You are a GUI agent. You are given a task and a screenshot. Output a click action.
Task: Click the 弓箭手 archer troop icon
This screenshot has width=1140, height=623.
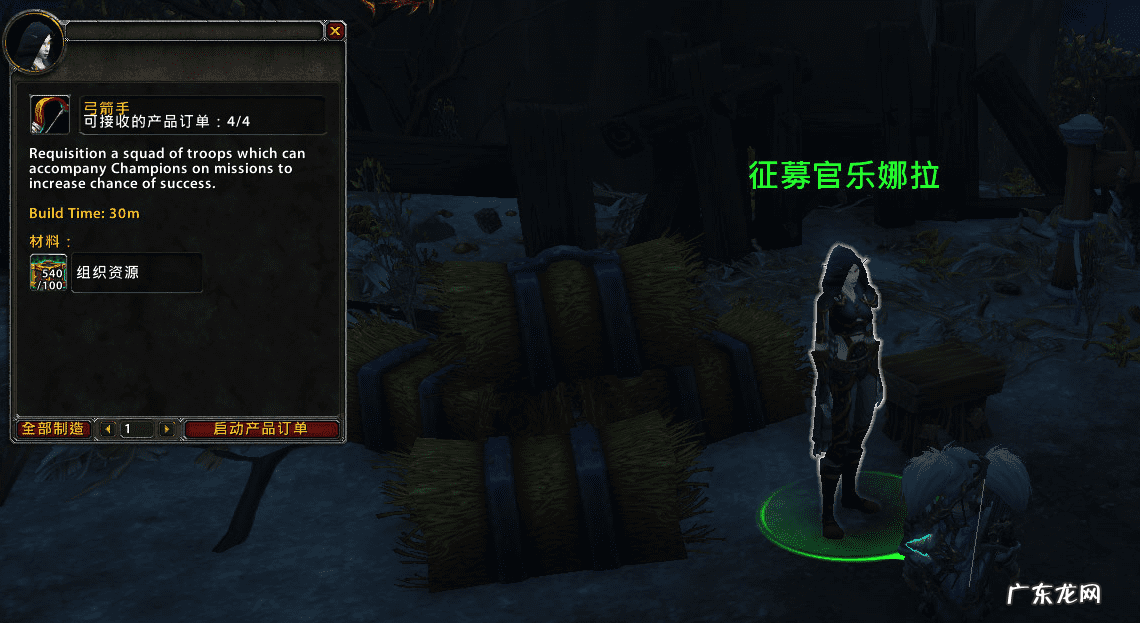pyautogui.click(x=49, y=114)
